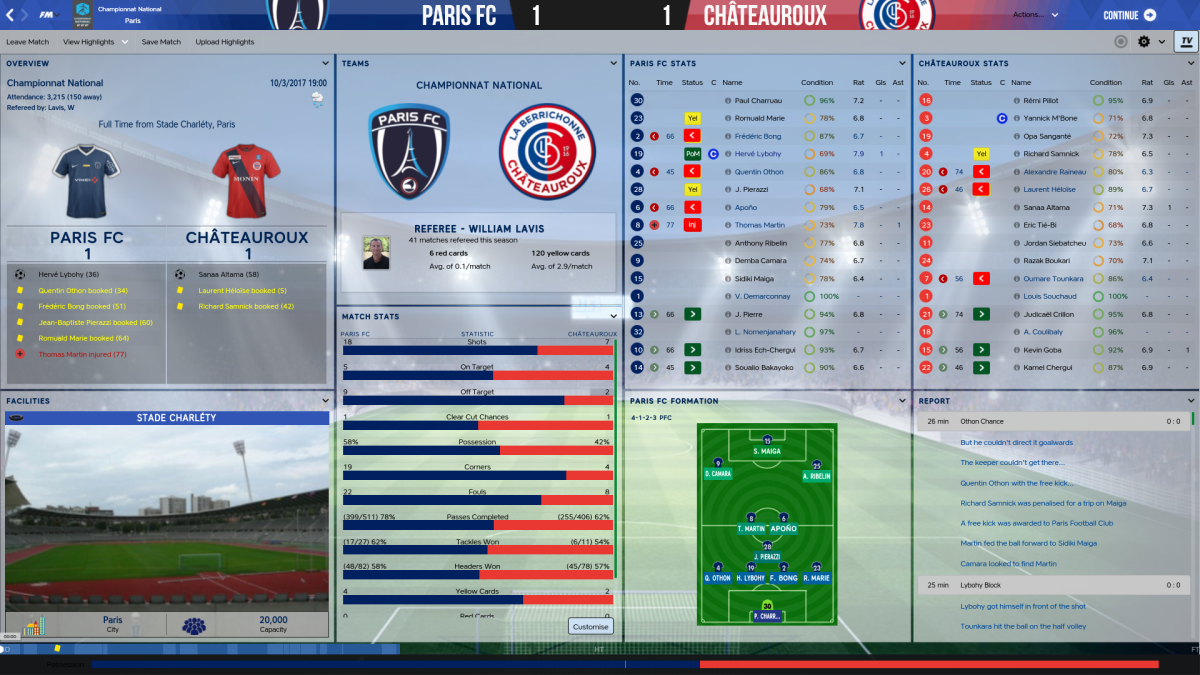This screenshot has width=1200, height=675.
Task: Select the 25 min Lybohy Block entry
Action: pos(1055,585)
